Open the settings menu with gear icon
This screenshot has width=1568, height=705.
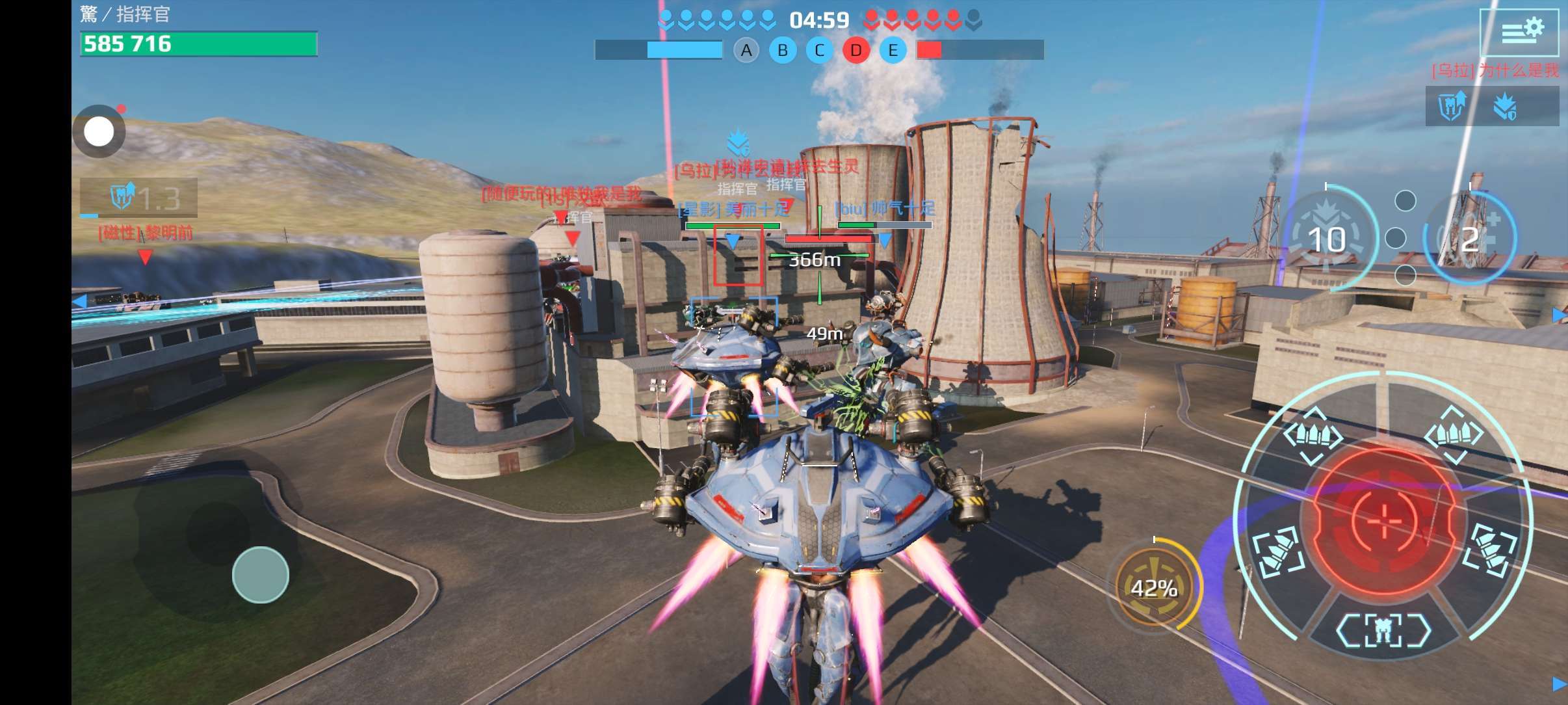pyautogui.click(x=1519, y=31)
